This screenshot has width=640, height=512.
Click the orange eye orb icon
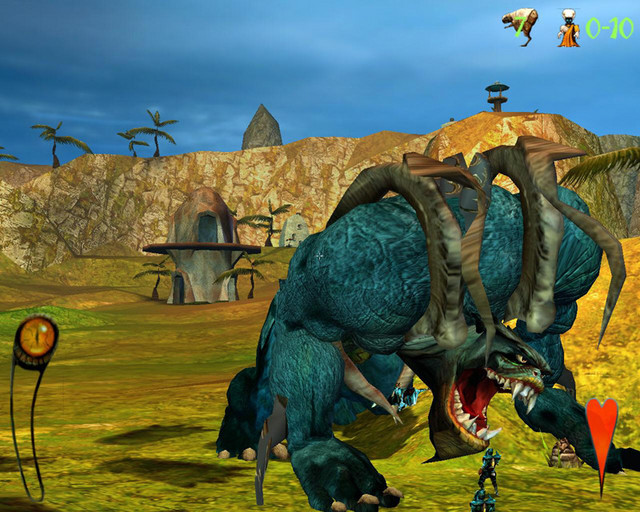click(x=35, y=339)
